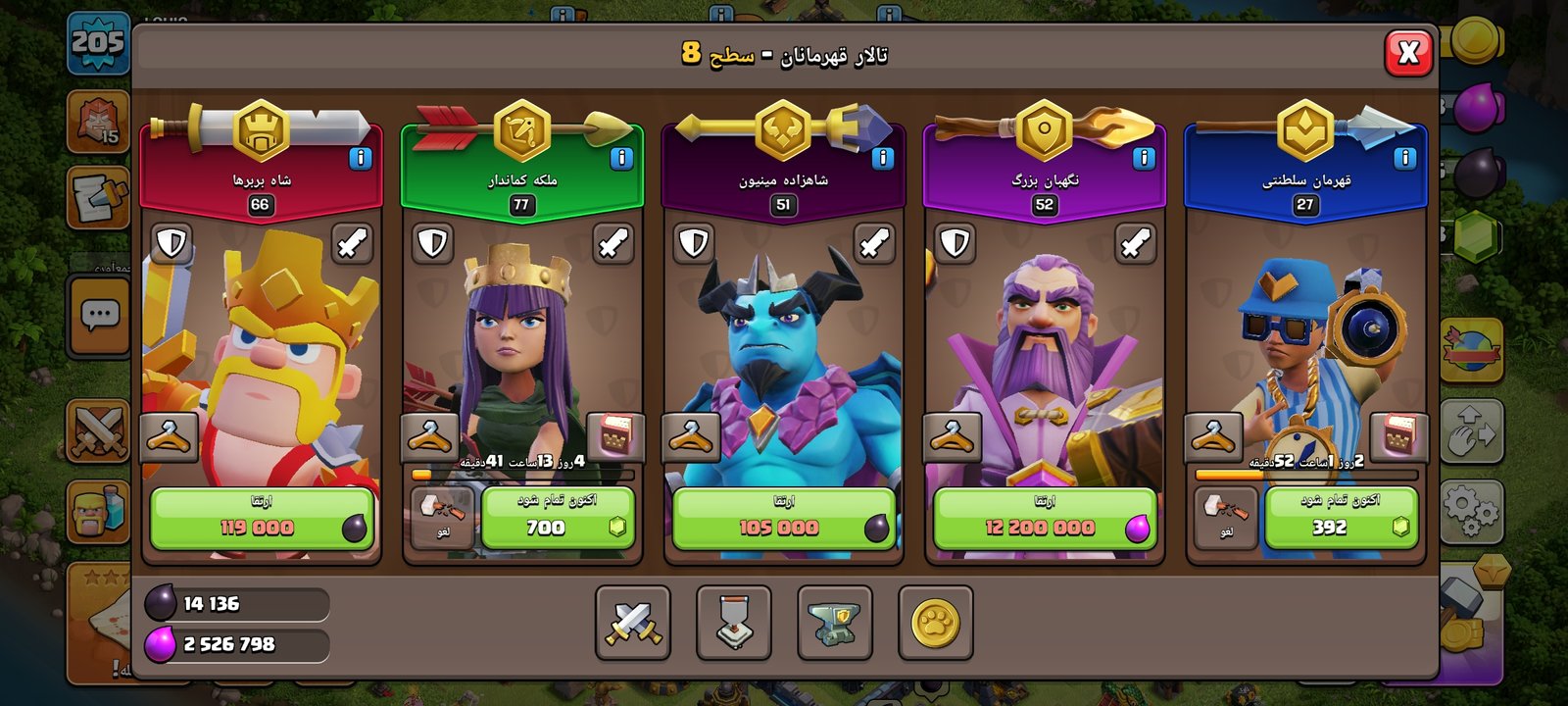This screenshot has height=706, width=1568.
Task: Show Grand Warden info details
Action: pos(1143,158)
